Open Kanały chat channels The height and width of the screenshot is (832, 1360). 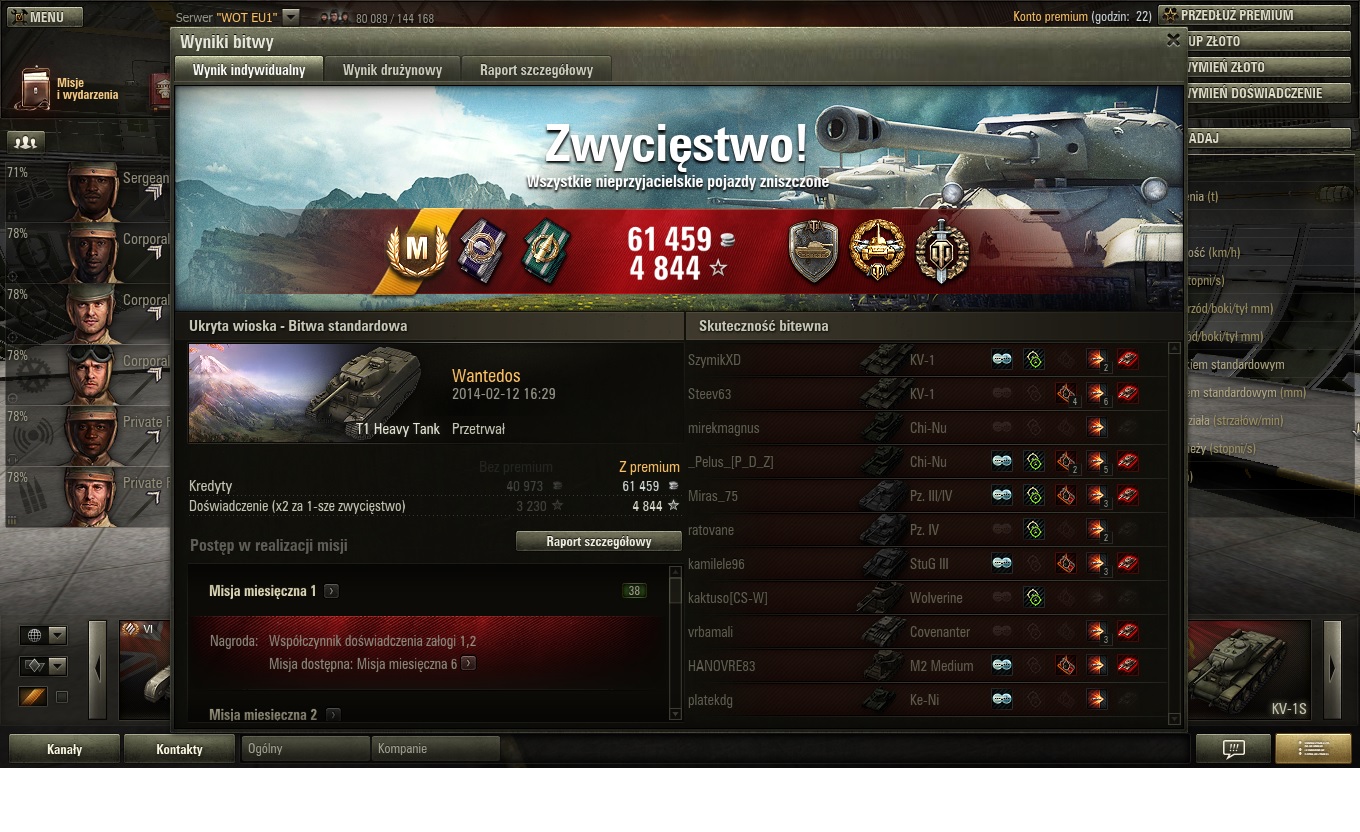[64, 749]
